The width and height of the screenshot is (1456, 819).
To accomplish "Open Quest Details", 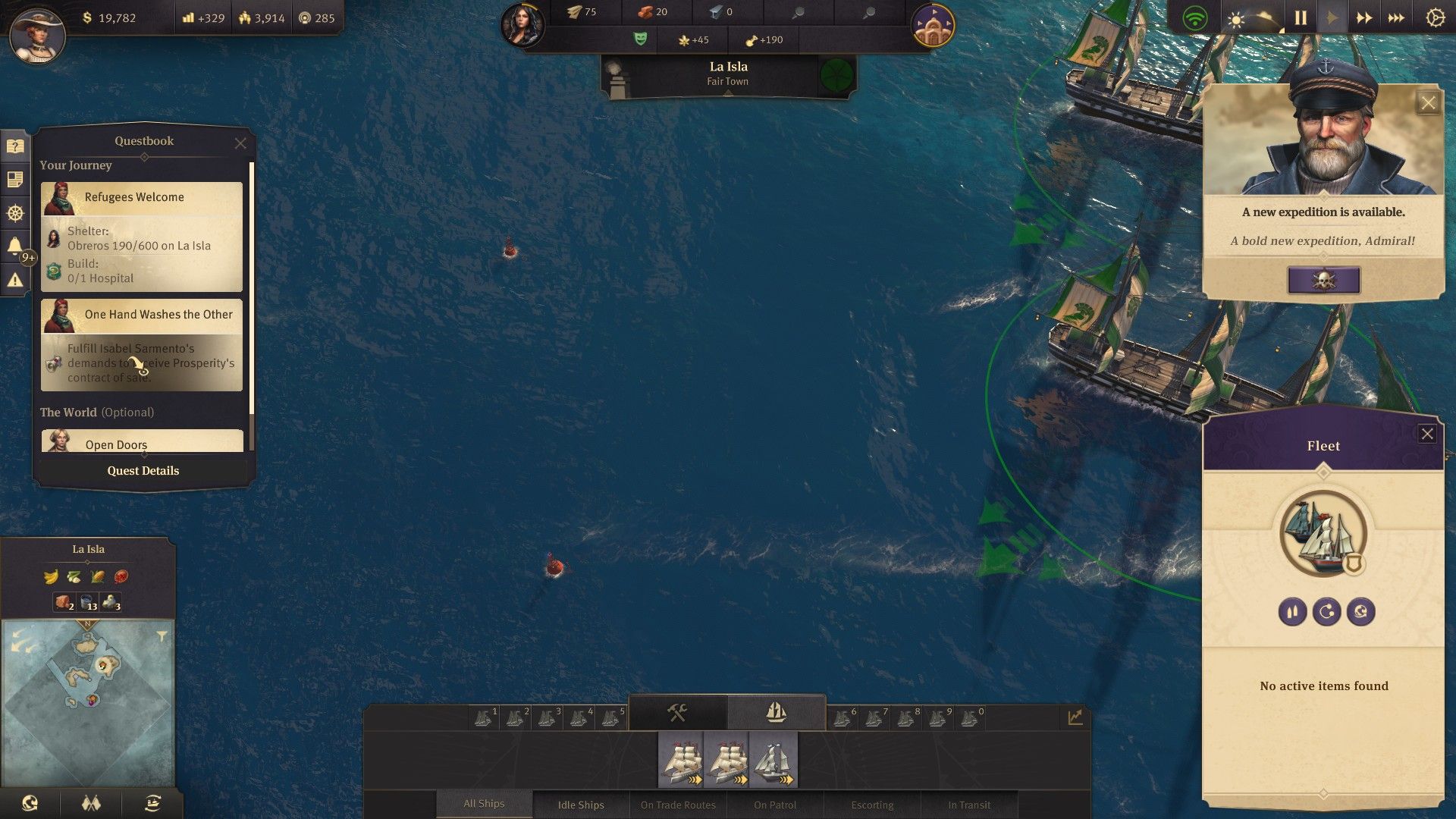I will coord(143,471).
